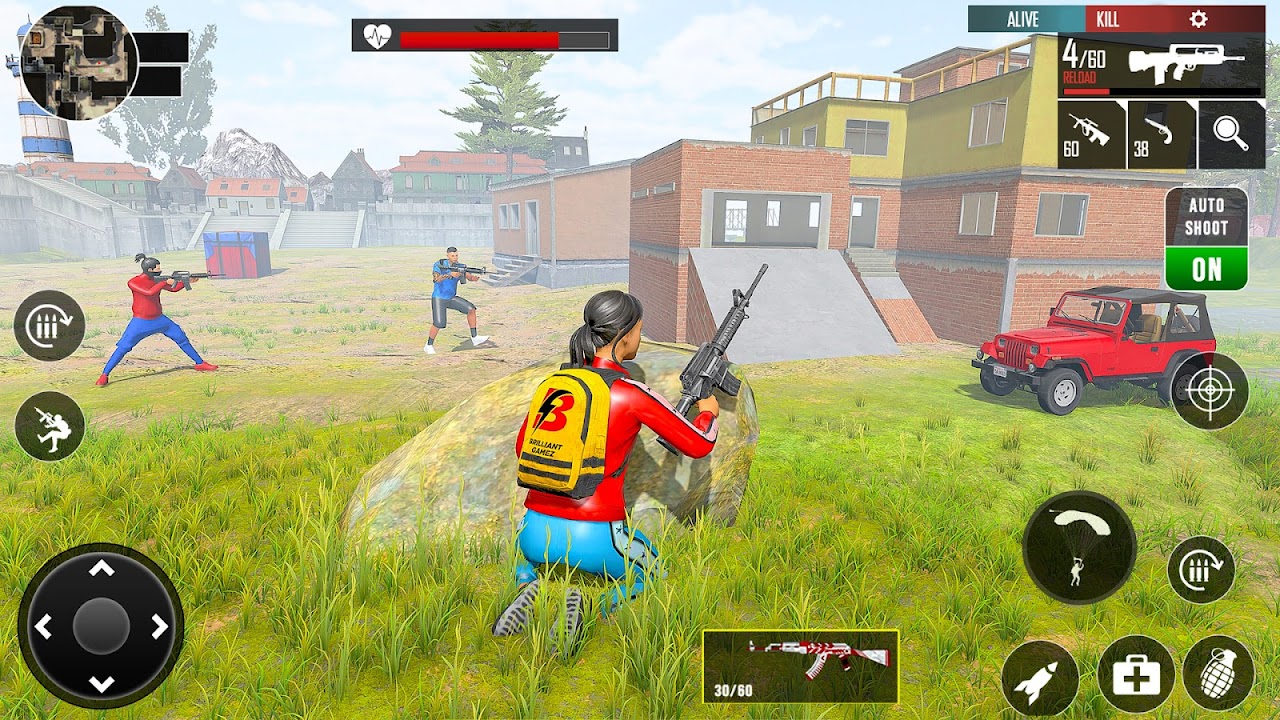Activate the parachute button

(x=1079, y=548)
